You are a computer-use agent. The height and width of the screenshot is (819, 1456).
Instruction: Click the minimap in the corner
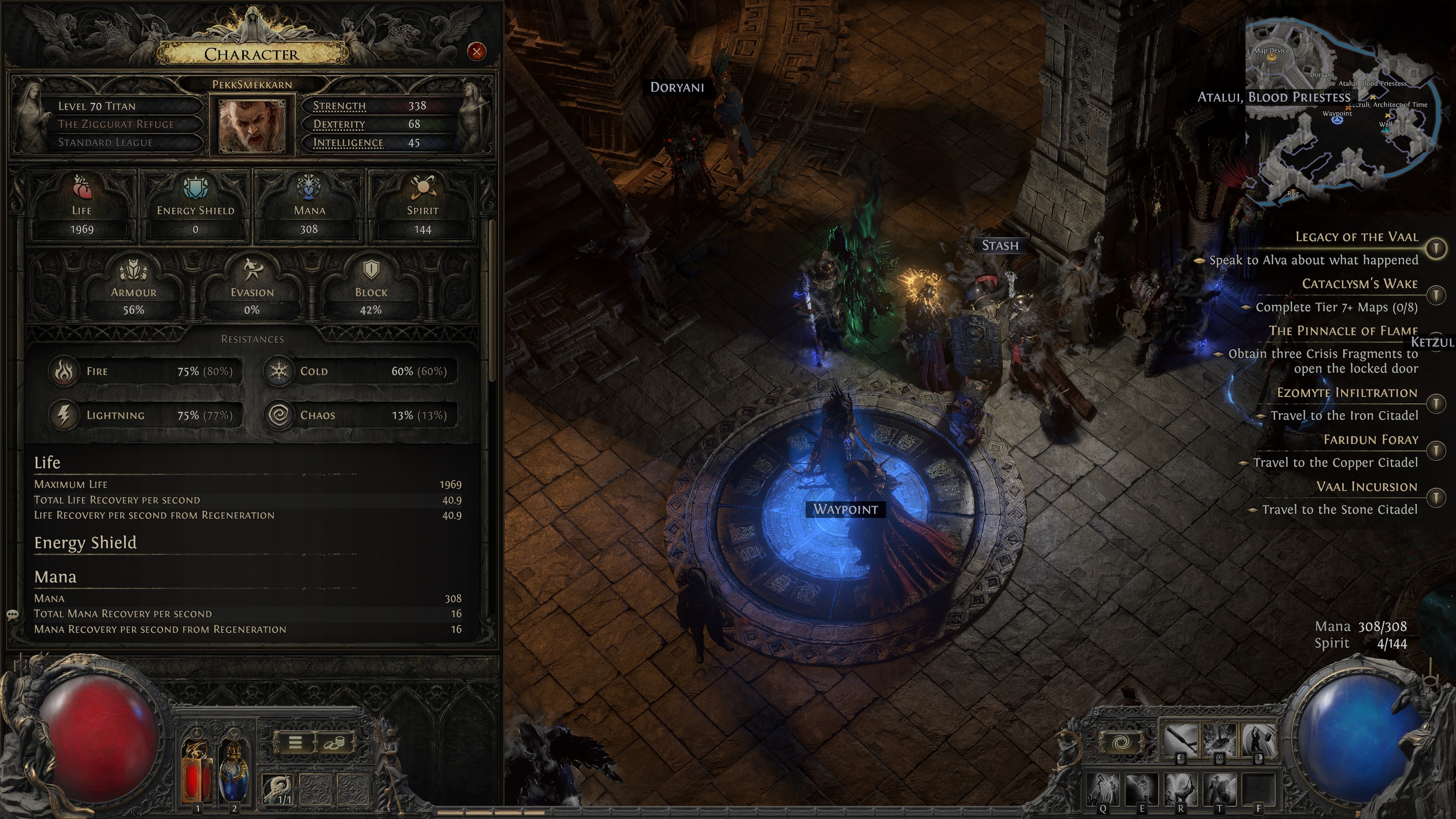1340,113
